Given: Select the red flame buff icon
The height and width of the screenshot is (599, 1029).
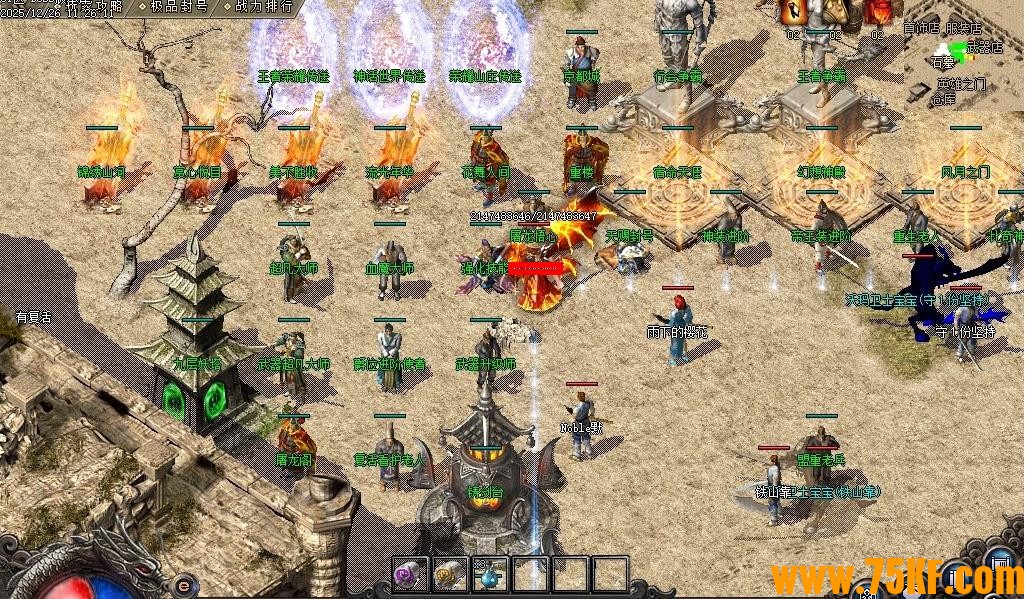Looking at the screenshot, I should (x=878, y=11).
